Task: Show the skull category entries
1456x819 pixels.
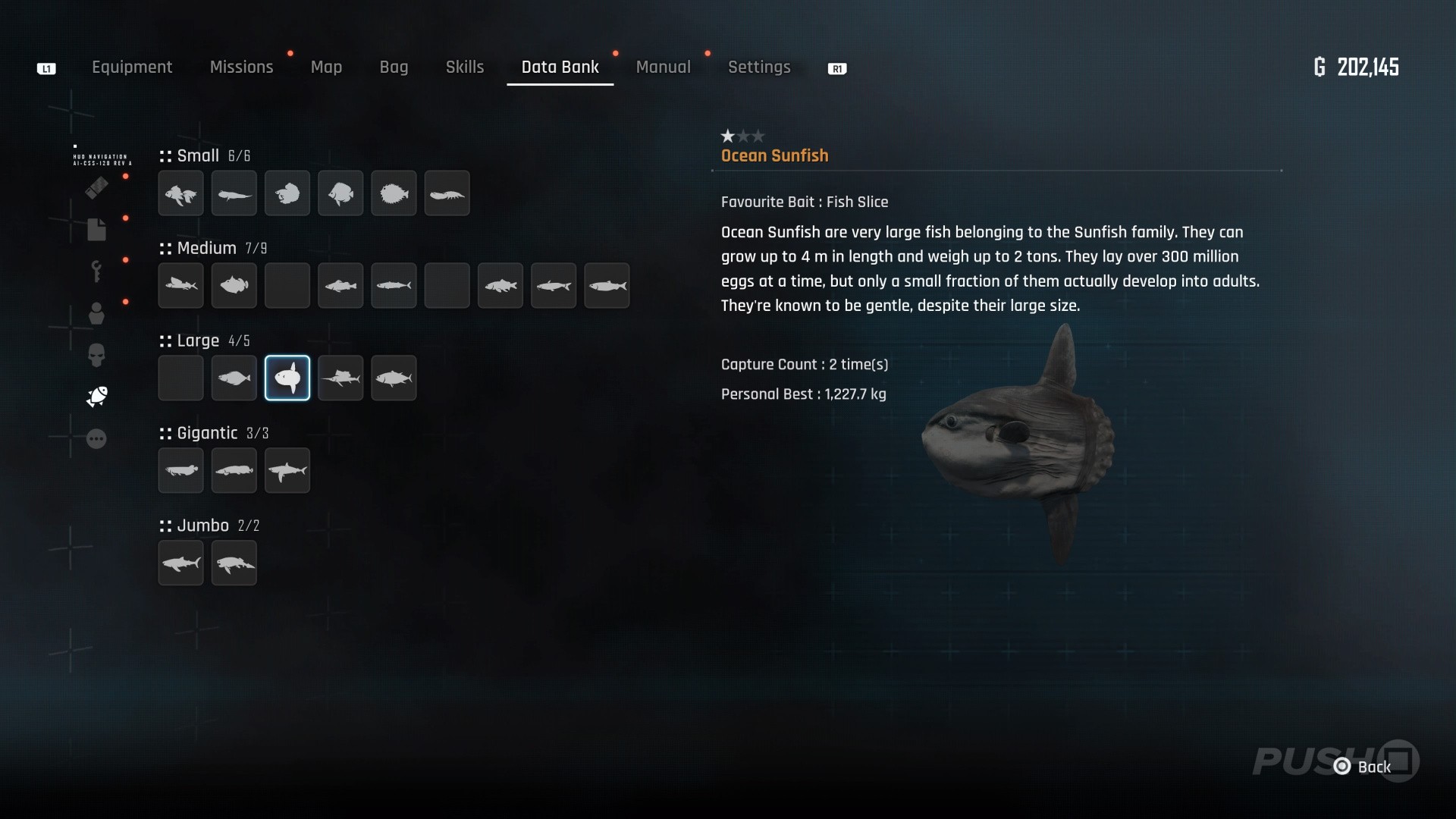Action: pos(96,355)
